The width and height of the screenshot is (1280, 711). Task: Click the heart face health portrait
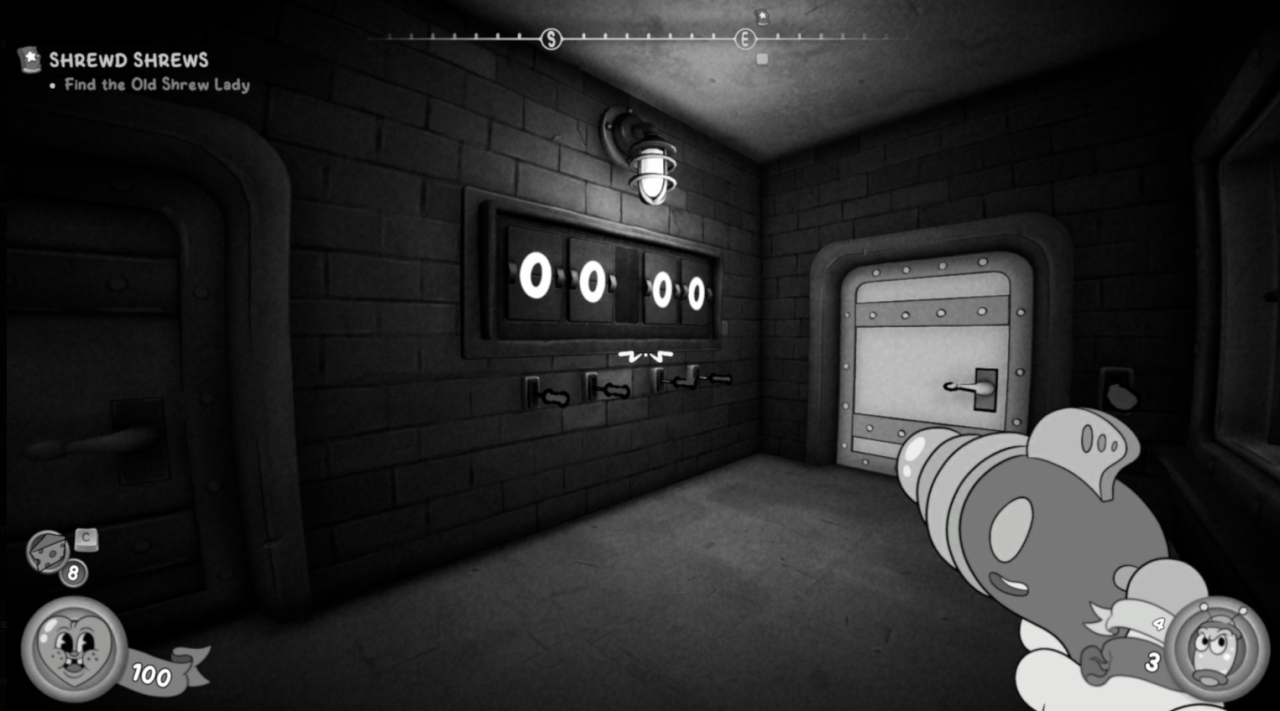(73, 648)
